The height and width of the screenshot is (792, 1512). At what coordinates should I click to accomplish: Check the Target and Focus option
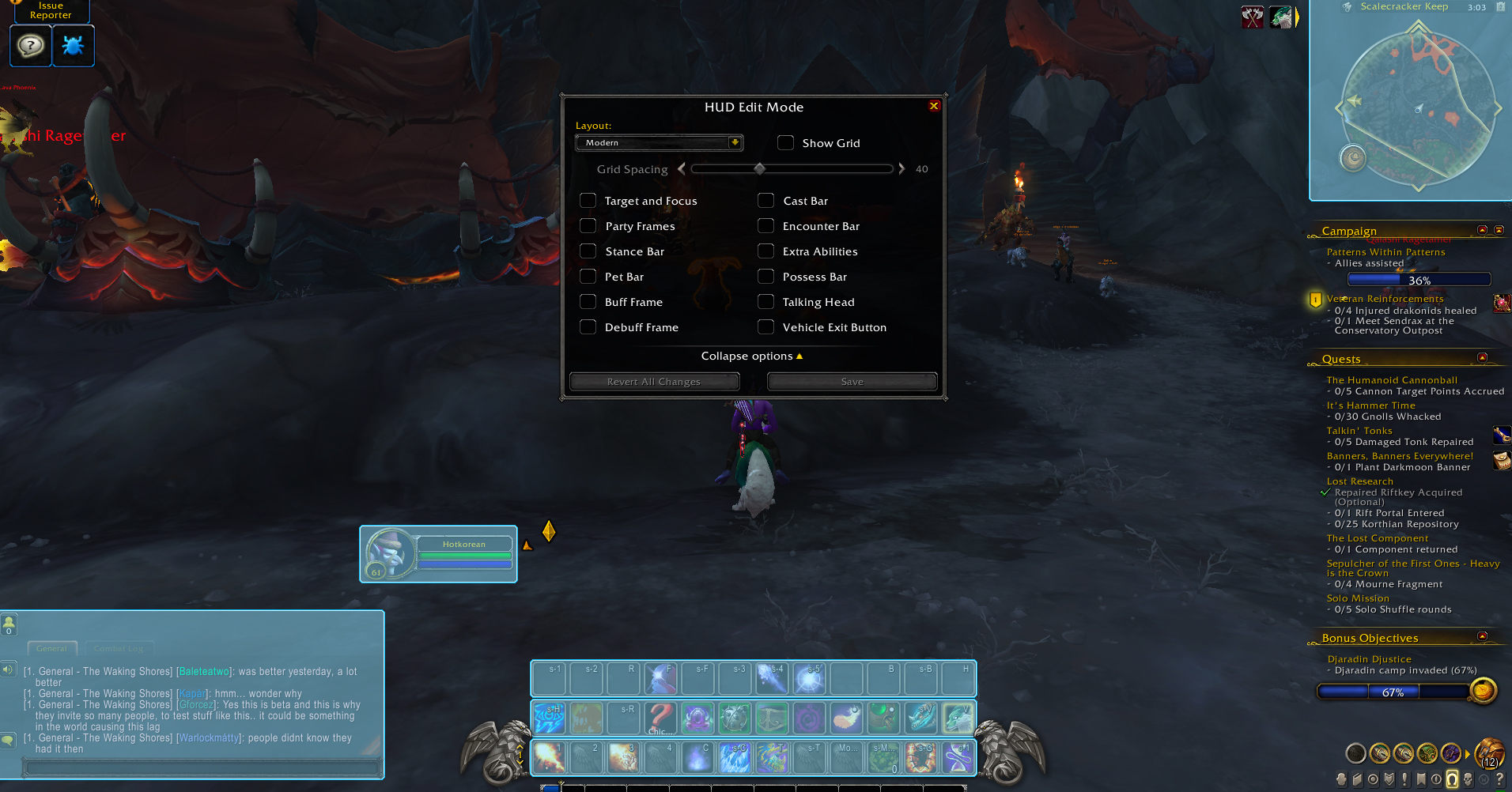(x=588, y=200)
